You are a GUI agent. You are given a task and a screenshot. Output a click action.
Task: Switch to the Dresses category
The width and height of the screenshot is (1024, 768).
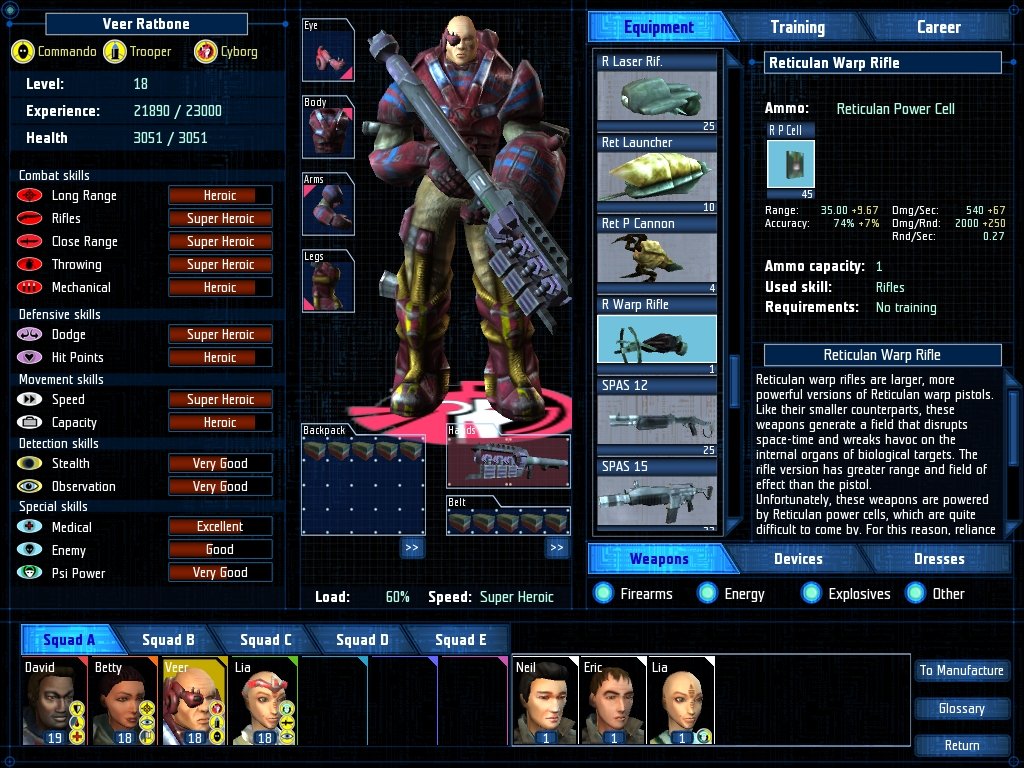coord(938,559)
